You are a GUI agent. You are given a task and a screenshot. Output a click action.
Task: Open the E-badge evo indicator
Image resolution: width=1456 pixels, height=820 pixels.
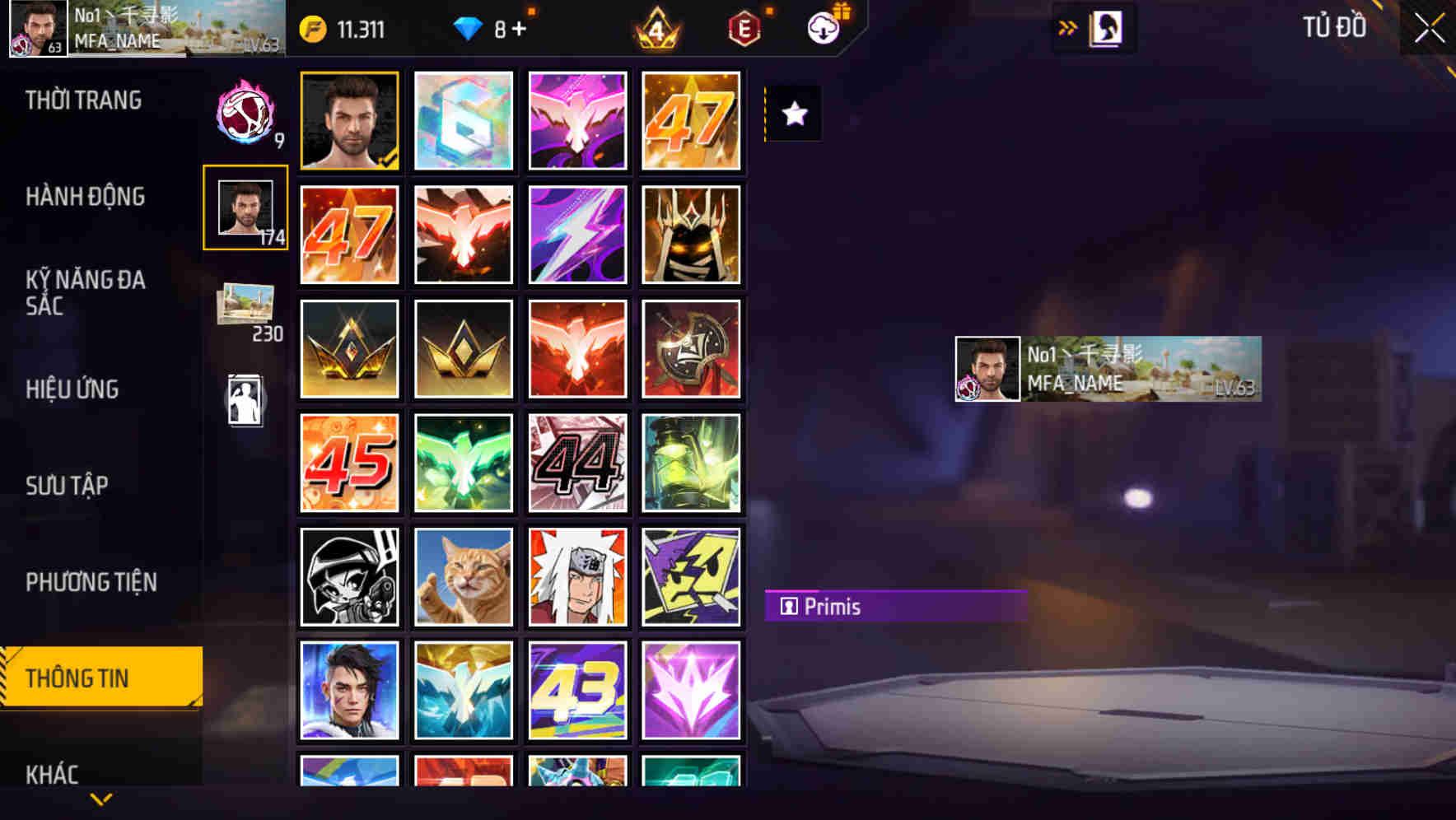click(x=742, y=27)
